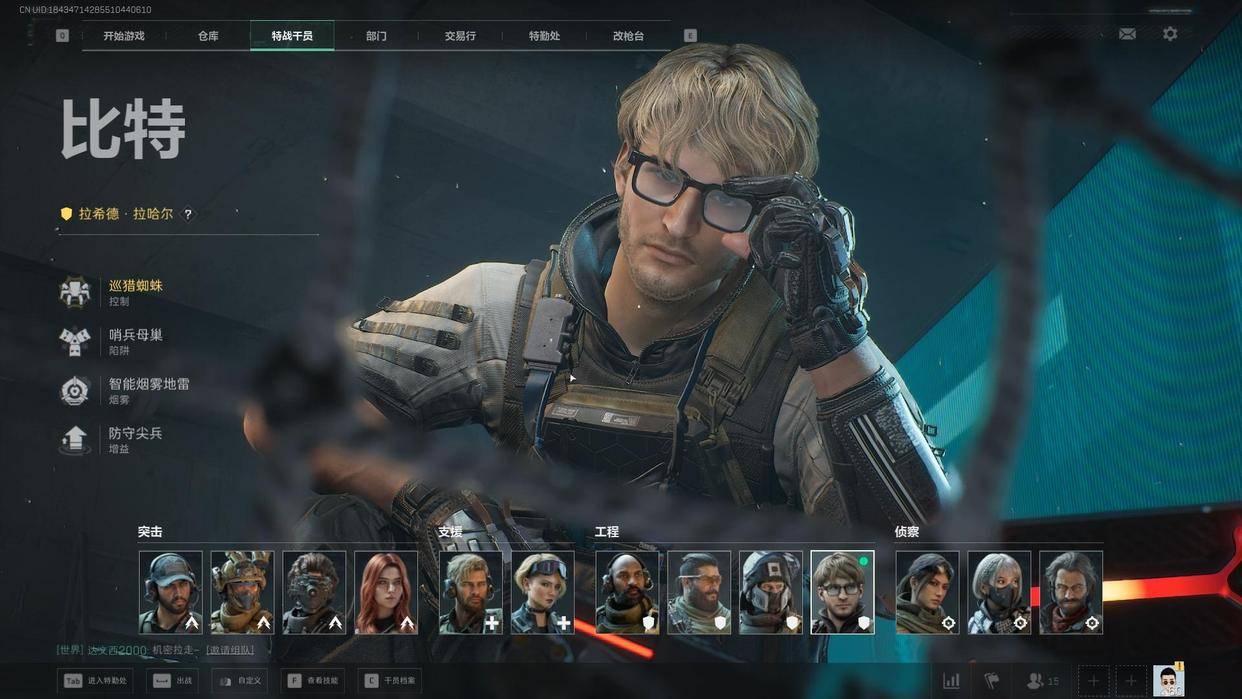
Task: Select the 巡猎蜘蛛 skill entry
Action: [134, 291]
